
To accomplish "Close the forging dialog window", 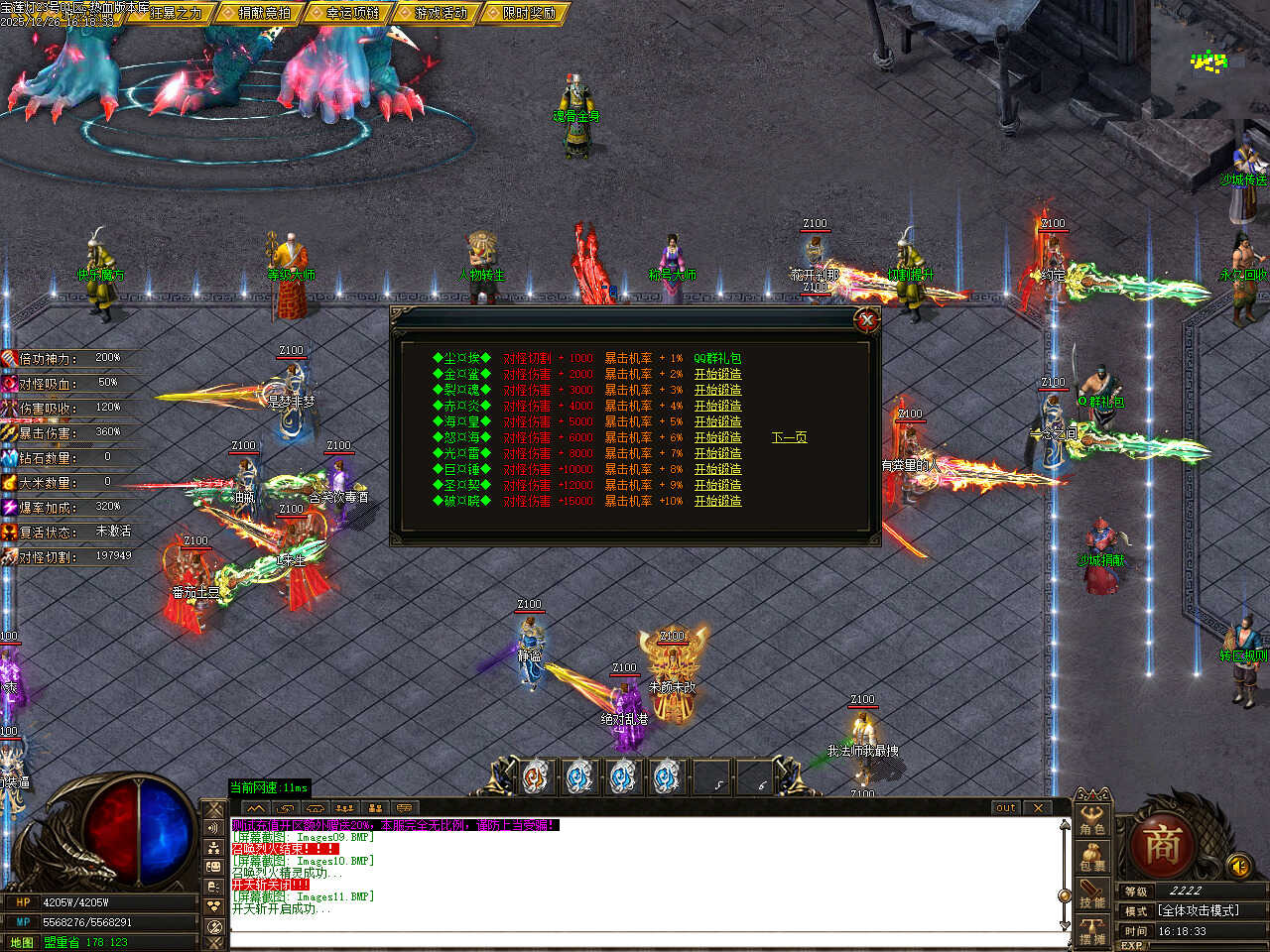I will coord(867,319).
